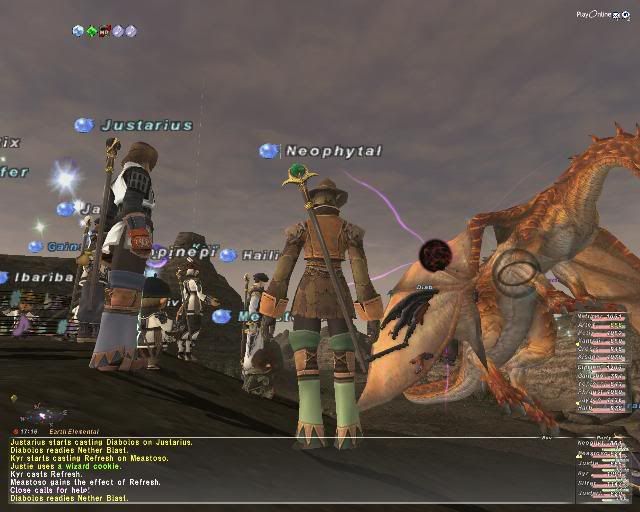Click the light blue crystal status icon

pos(78,31)
